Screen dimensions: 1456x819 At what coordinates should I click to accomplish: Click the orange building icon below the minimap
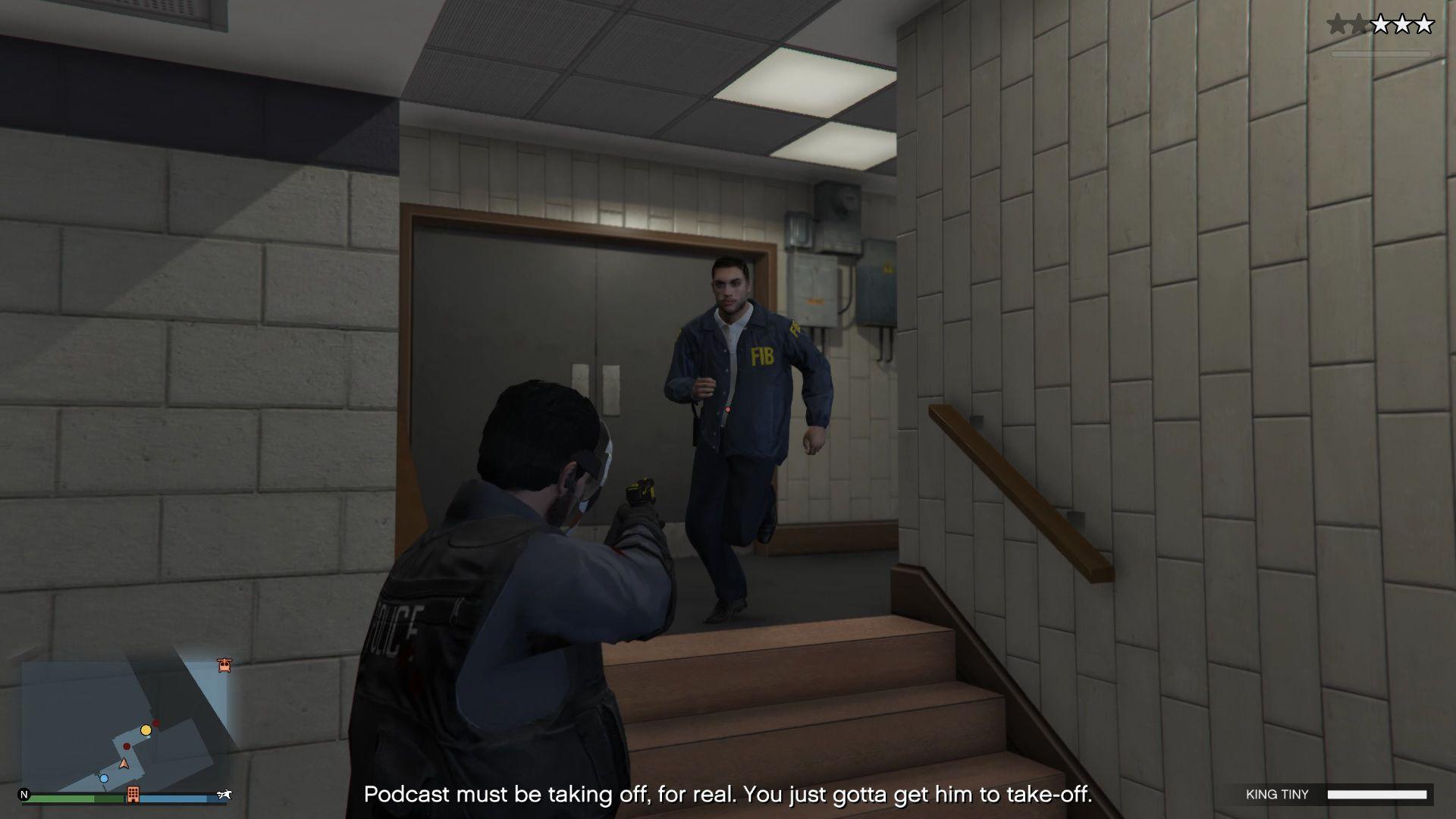[x=133, y=795]
